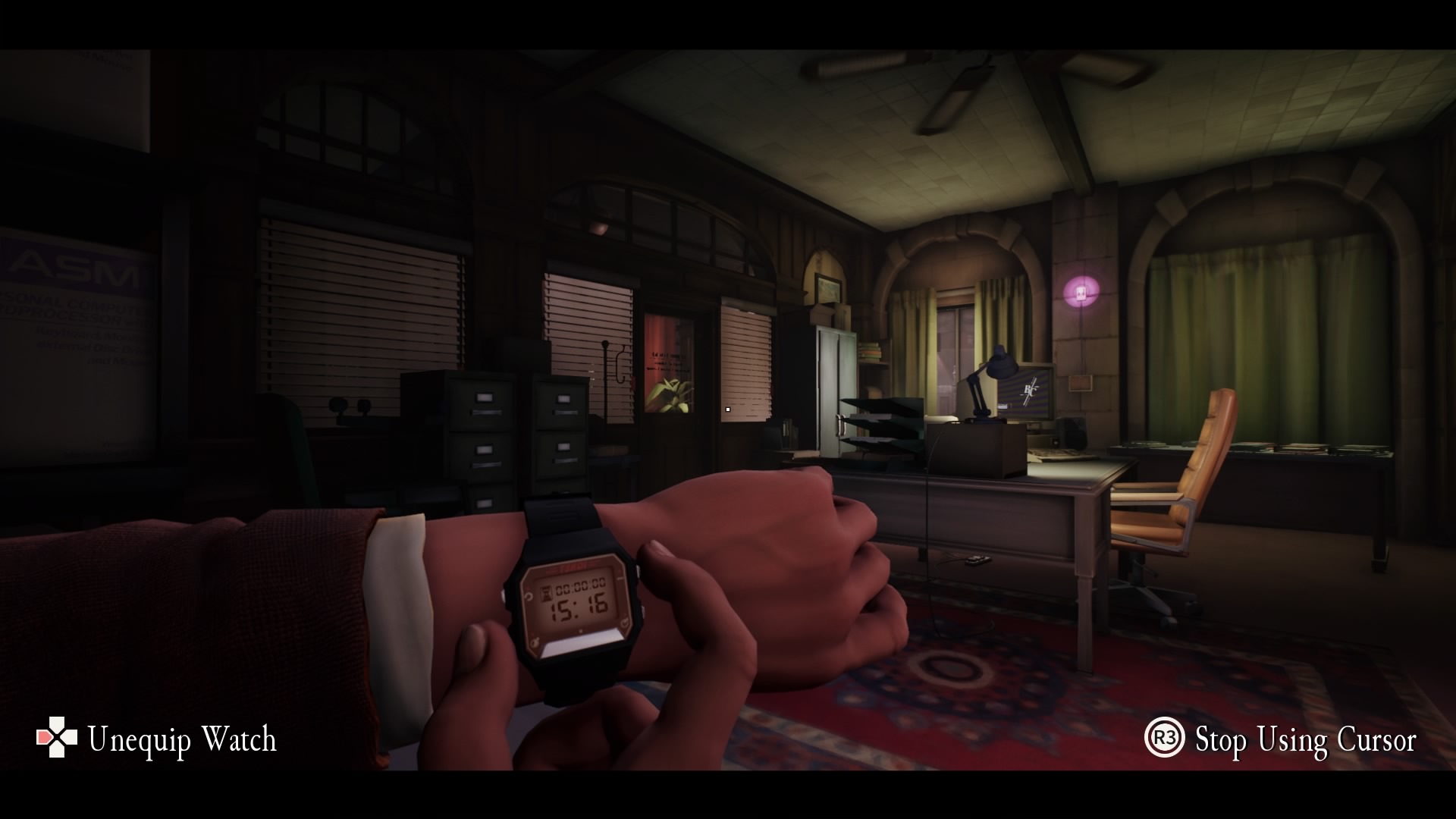Click the clock icon at bottom-right of watch display
The height and width of the screenshot is (819, 1456).
625,623
